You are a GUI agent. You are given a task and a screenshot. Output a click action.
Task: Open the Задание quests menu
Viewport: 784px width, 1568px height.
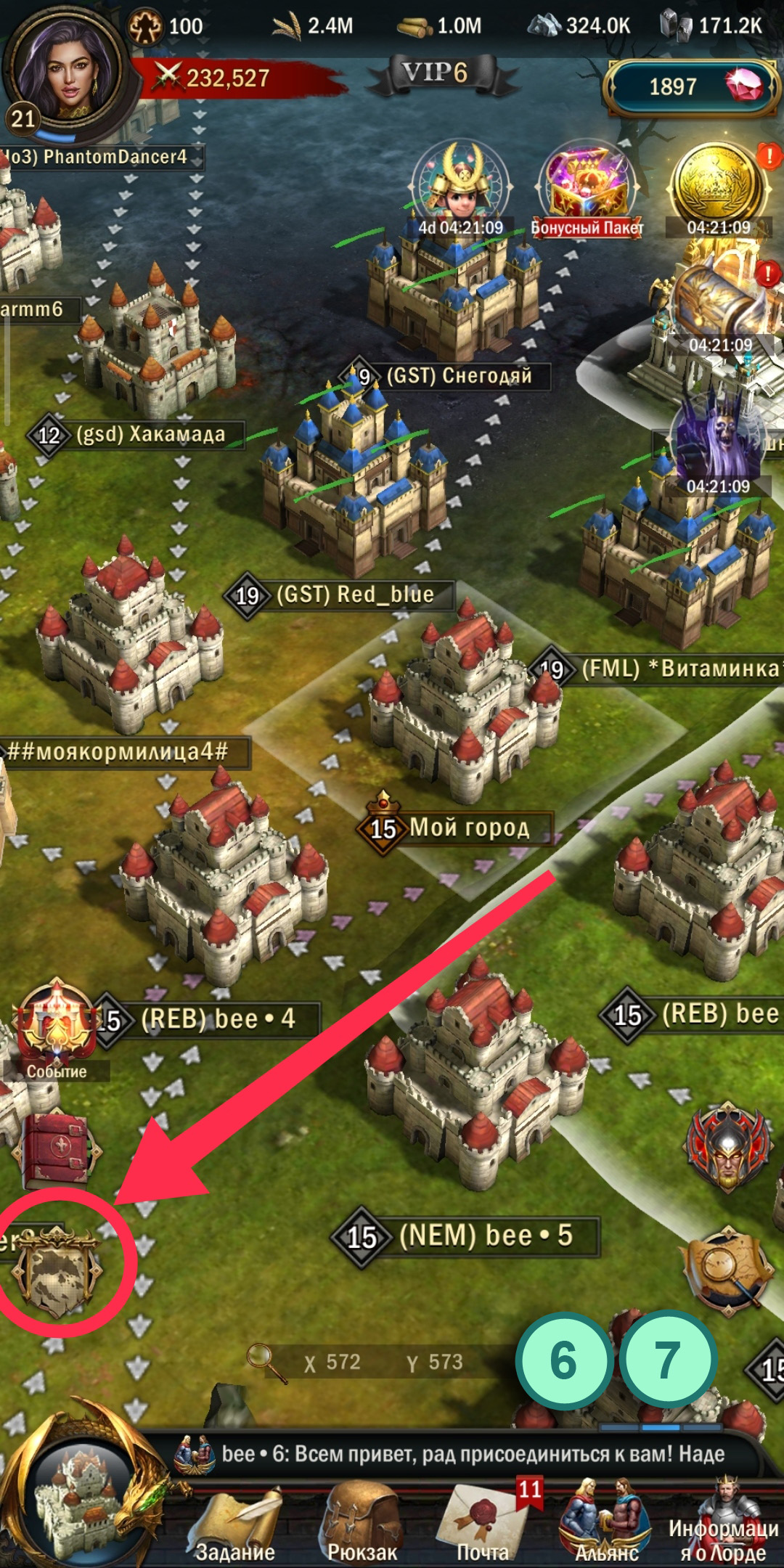click(234, 1523)
